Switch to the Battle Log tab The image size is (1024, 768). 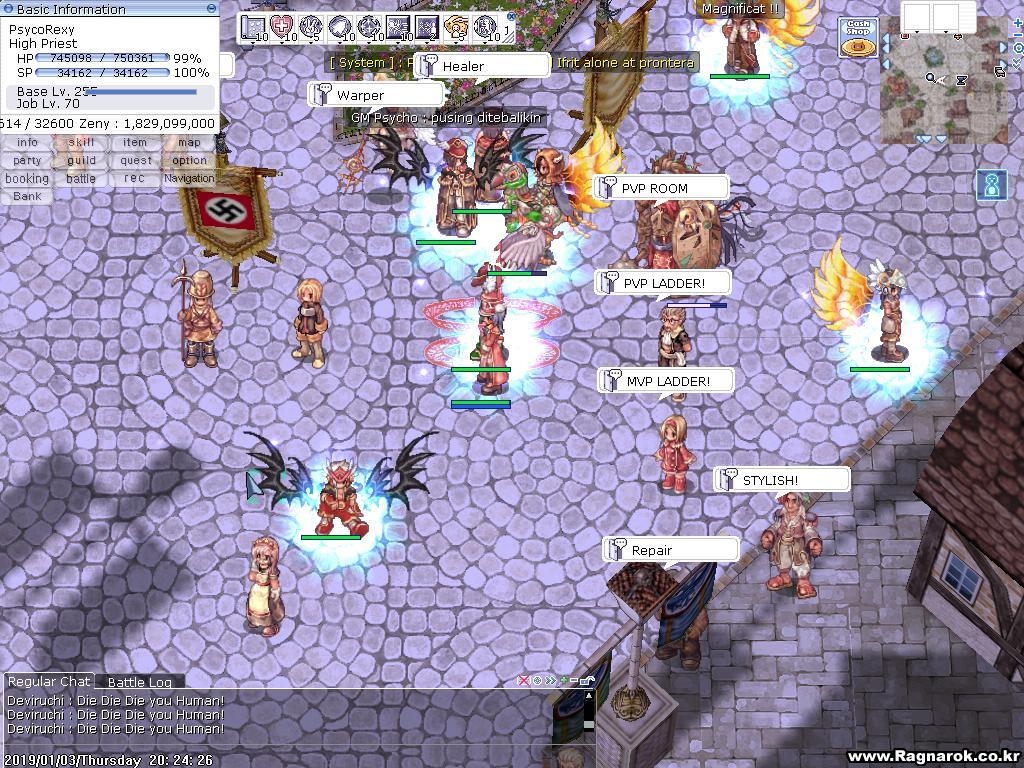coord(139,682)
